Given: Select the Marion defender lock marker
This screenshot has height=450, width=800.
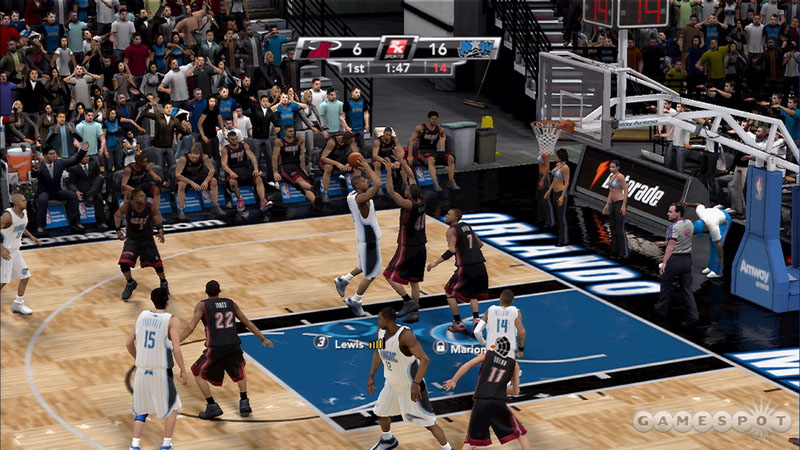Looking at the screenshot, I should point(440,346).
